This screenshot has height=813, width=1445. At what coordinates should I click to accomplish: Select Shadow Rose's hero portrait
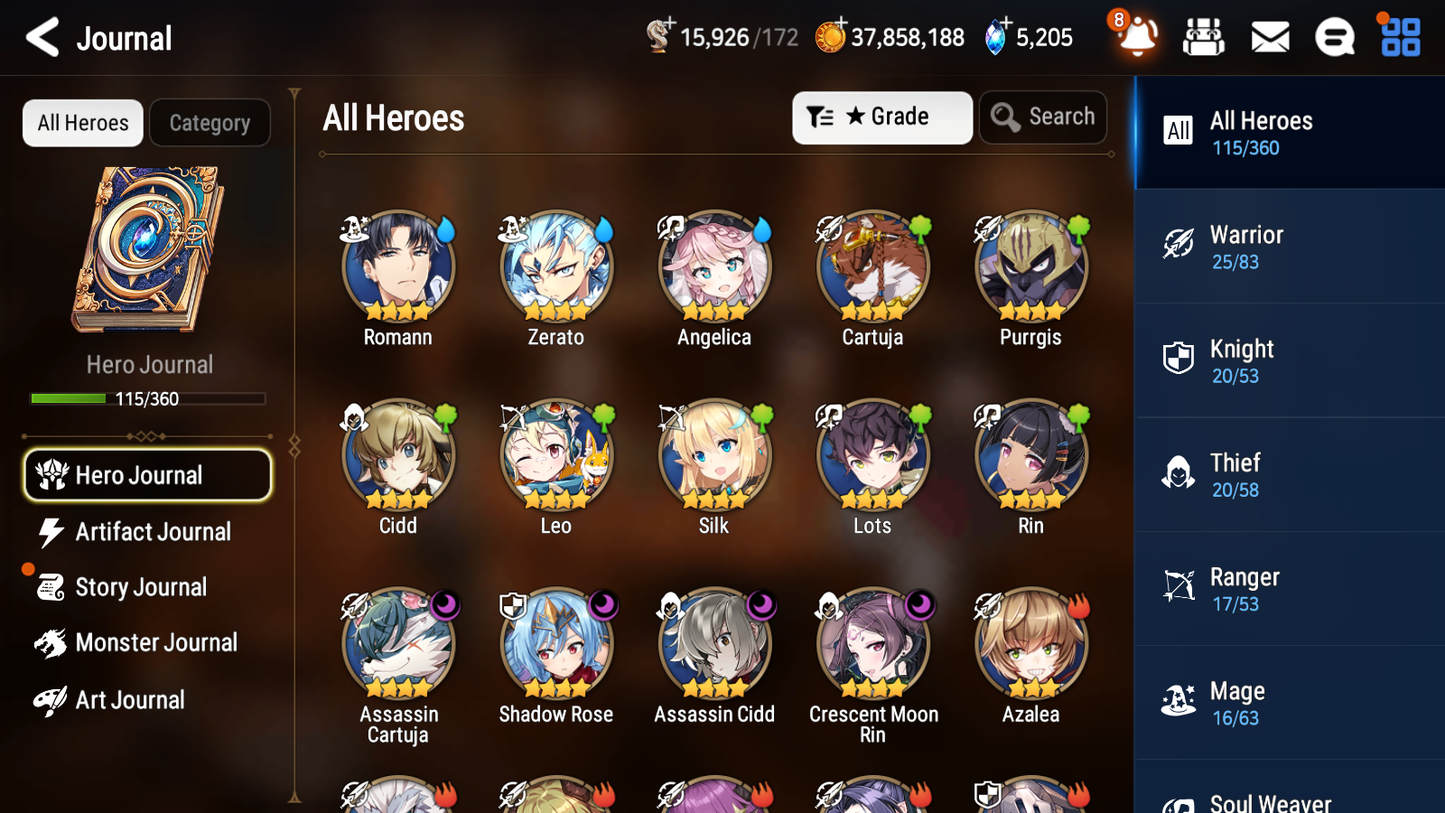[556, 643]
